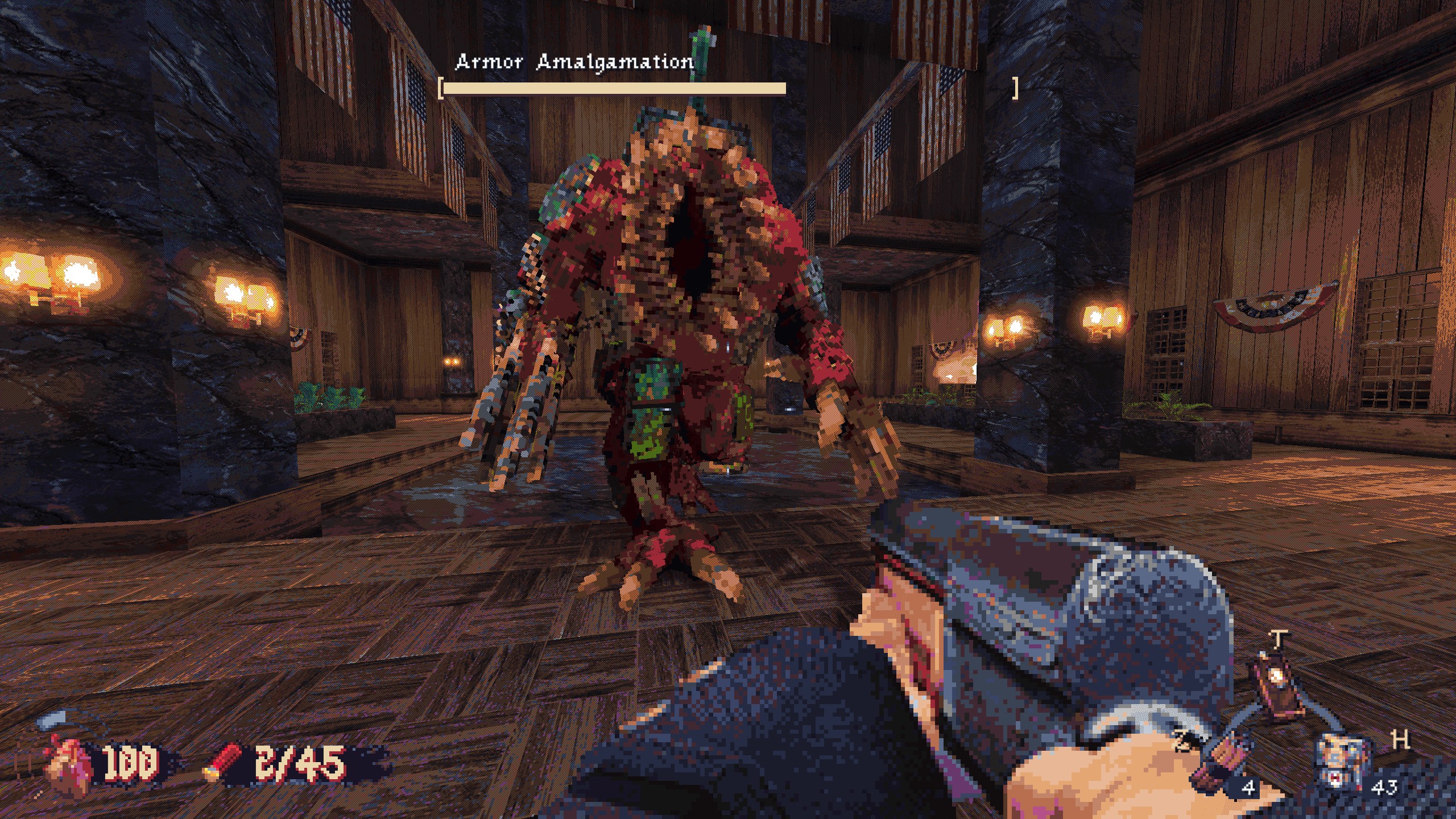Click the Armor Amalgamation health bar

click(613, 88)
